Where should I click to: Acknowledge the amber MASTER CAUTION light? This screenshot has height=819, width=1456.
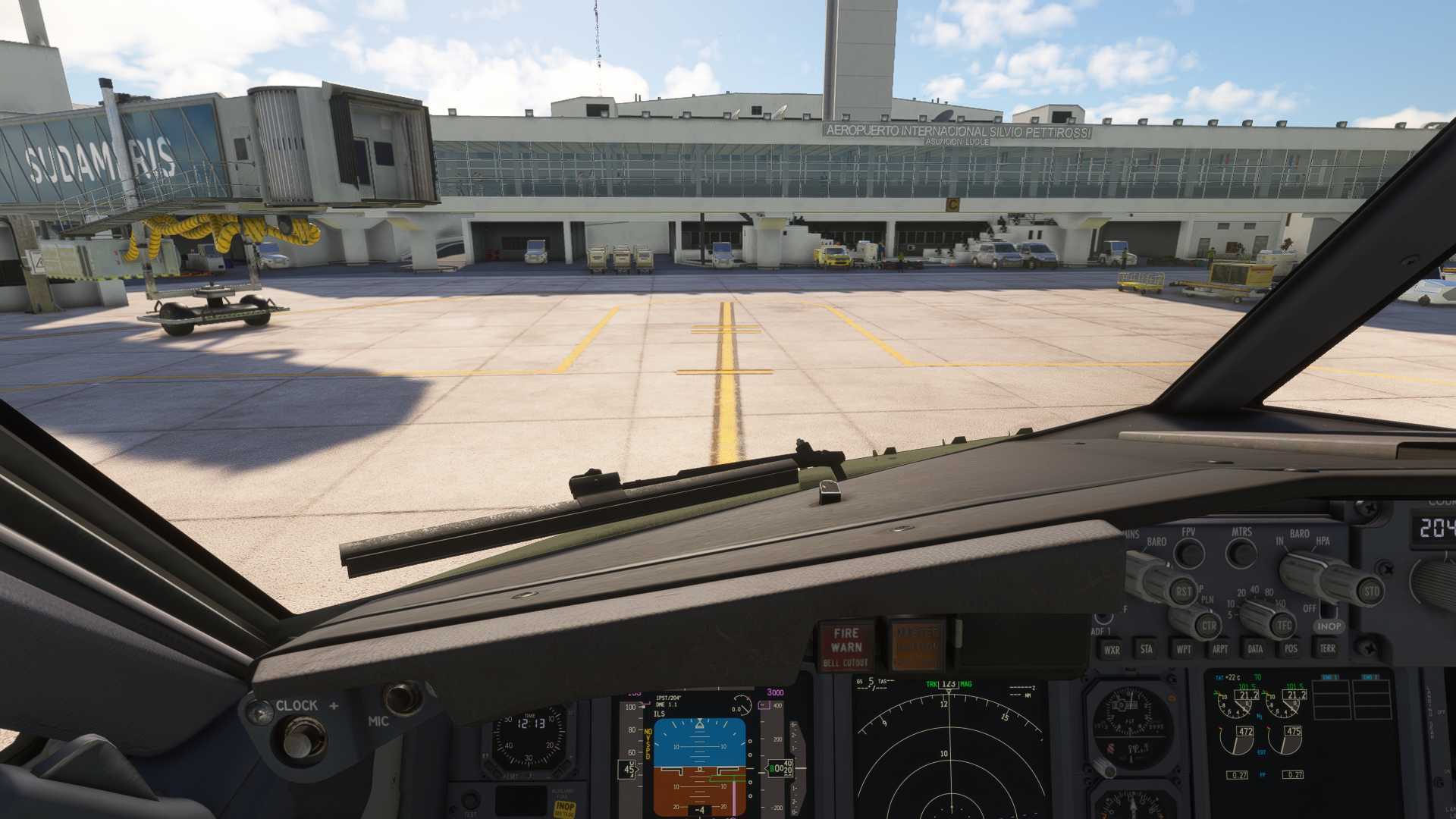[x=917, y=645]
